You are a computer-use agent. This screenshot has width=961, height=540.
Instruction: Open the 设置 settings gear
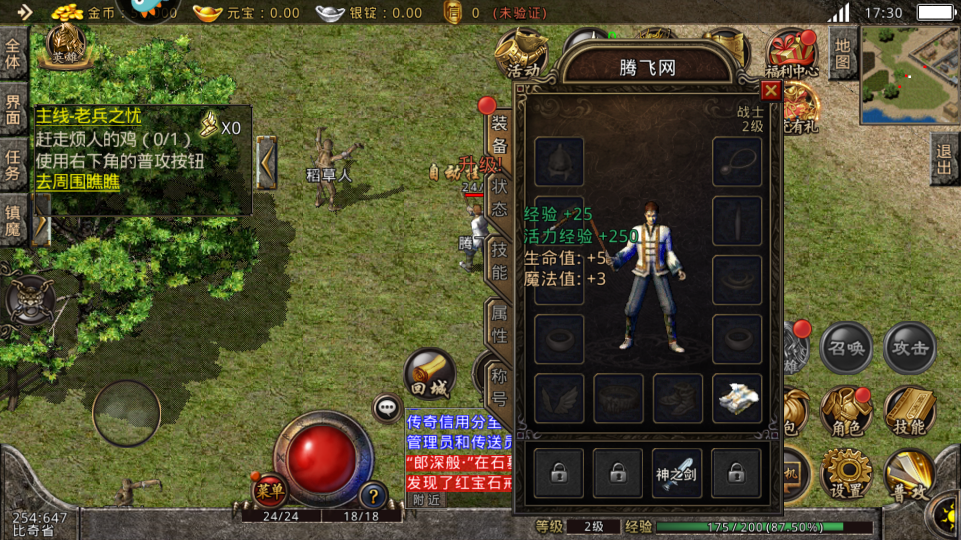pos(846,474)
